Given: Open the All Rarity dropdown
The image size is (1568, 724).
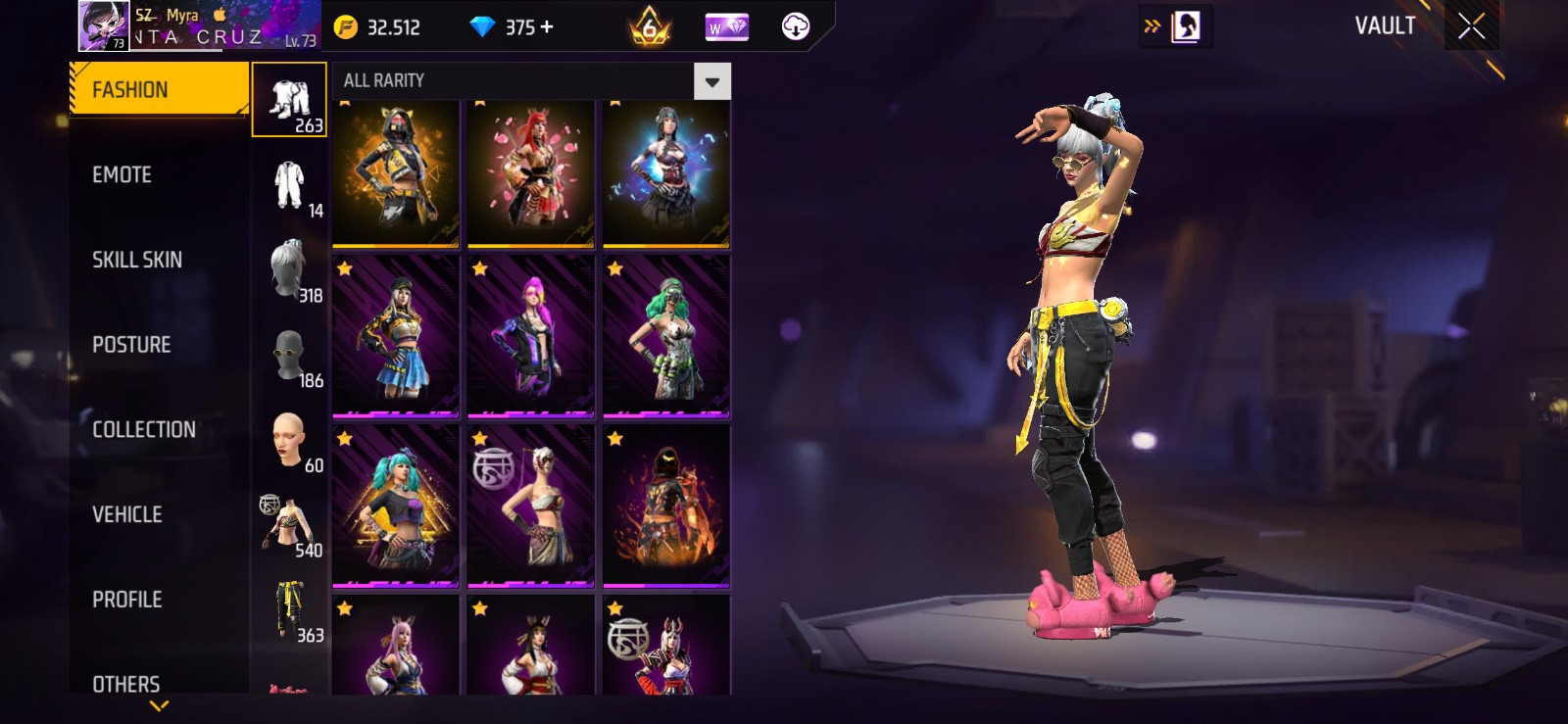Looking at the screenshot, I should [712, 81].
